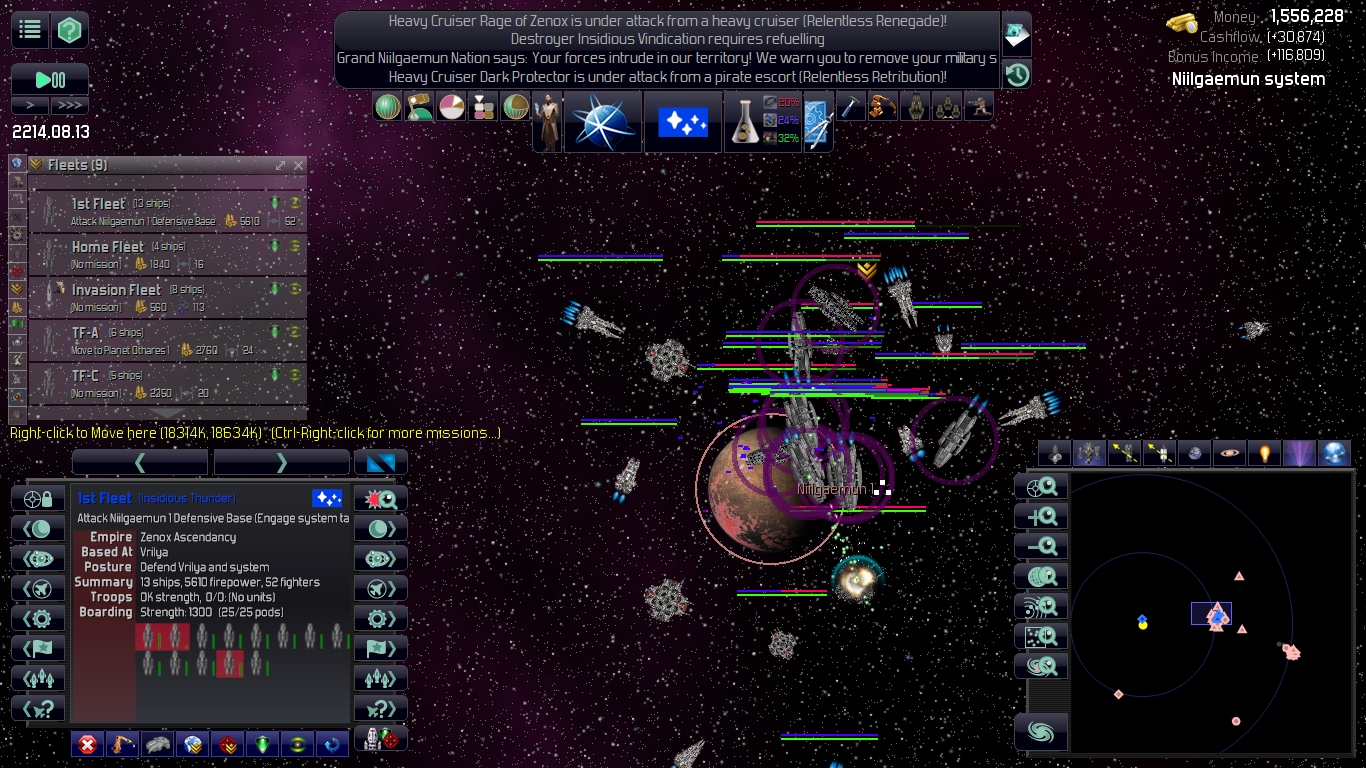Open the main game menu list button
The width and height of the screenshot is (1366, 768).
coord(31,30)
